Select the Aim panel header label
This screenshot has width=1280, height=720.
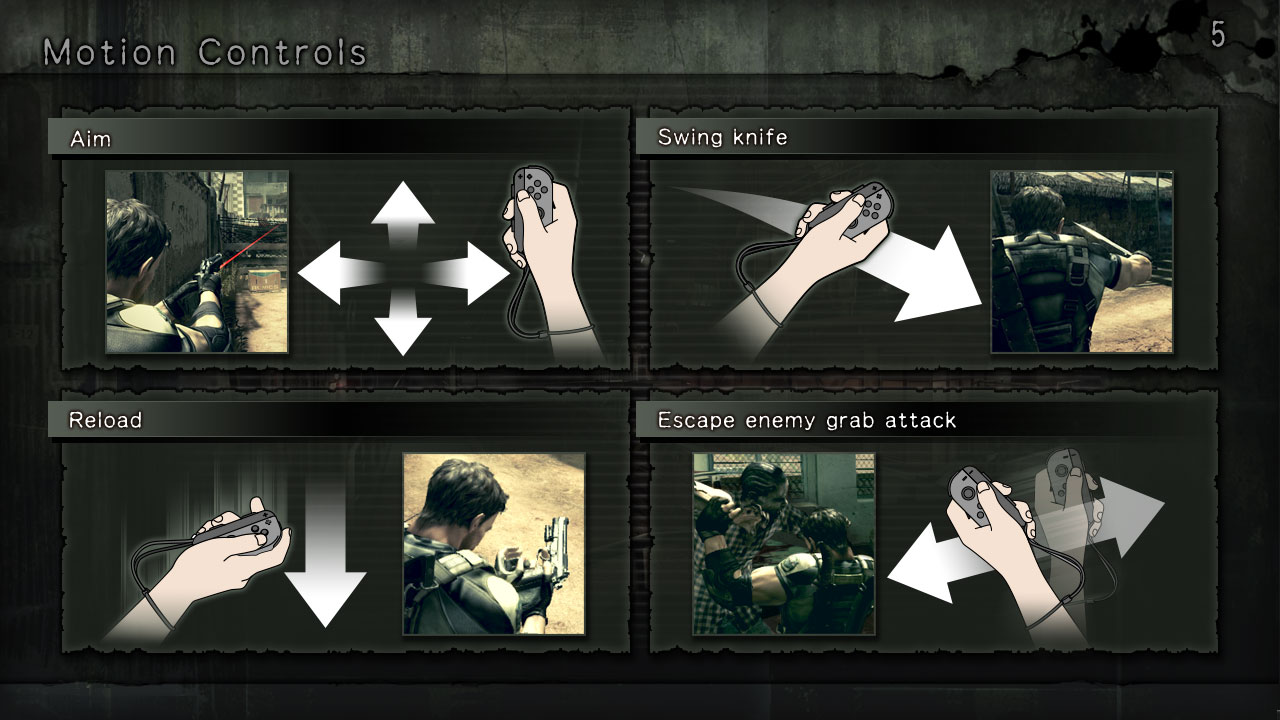pos(91,139)
